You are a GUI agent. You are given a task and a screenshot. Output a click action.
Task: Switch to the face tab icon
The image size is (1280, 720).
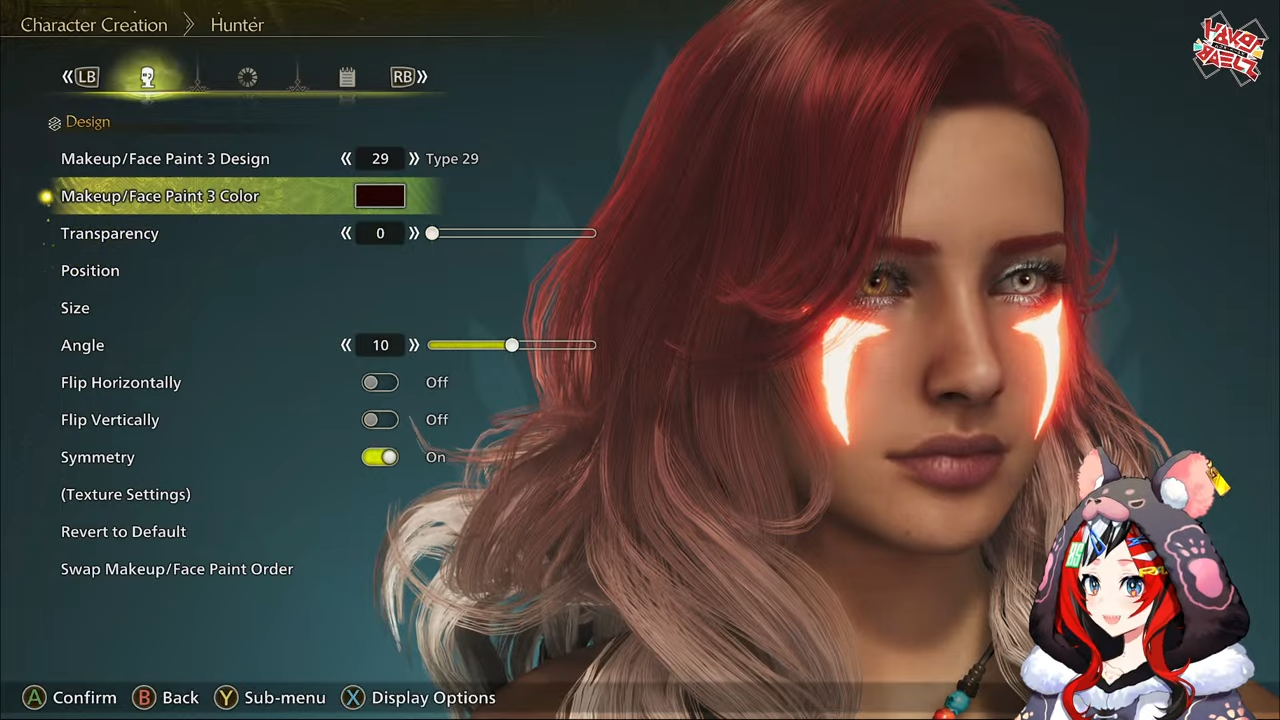coord(147,77)
